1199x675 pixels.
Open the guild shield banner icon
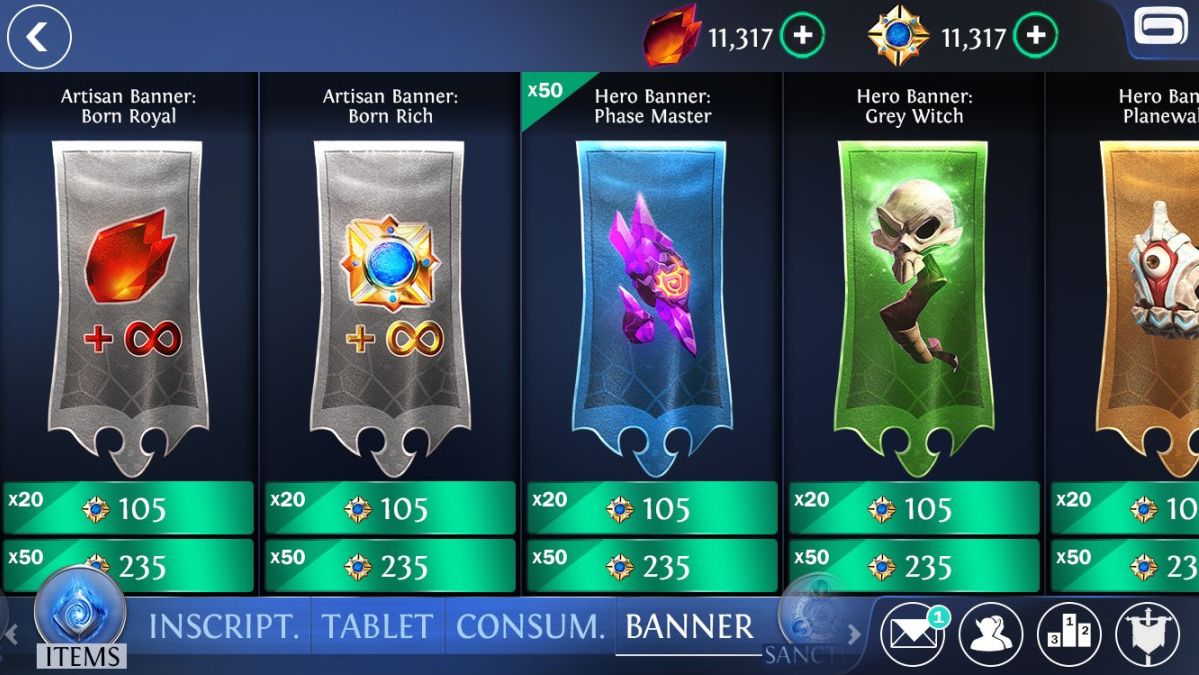pos(1146,635)
